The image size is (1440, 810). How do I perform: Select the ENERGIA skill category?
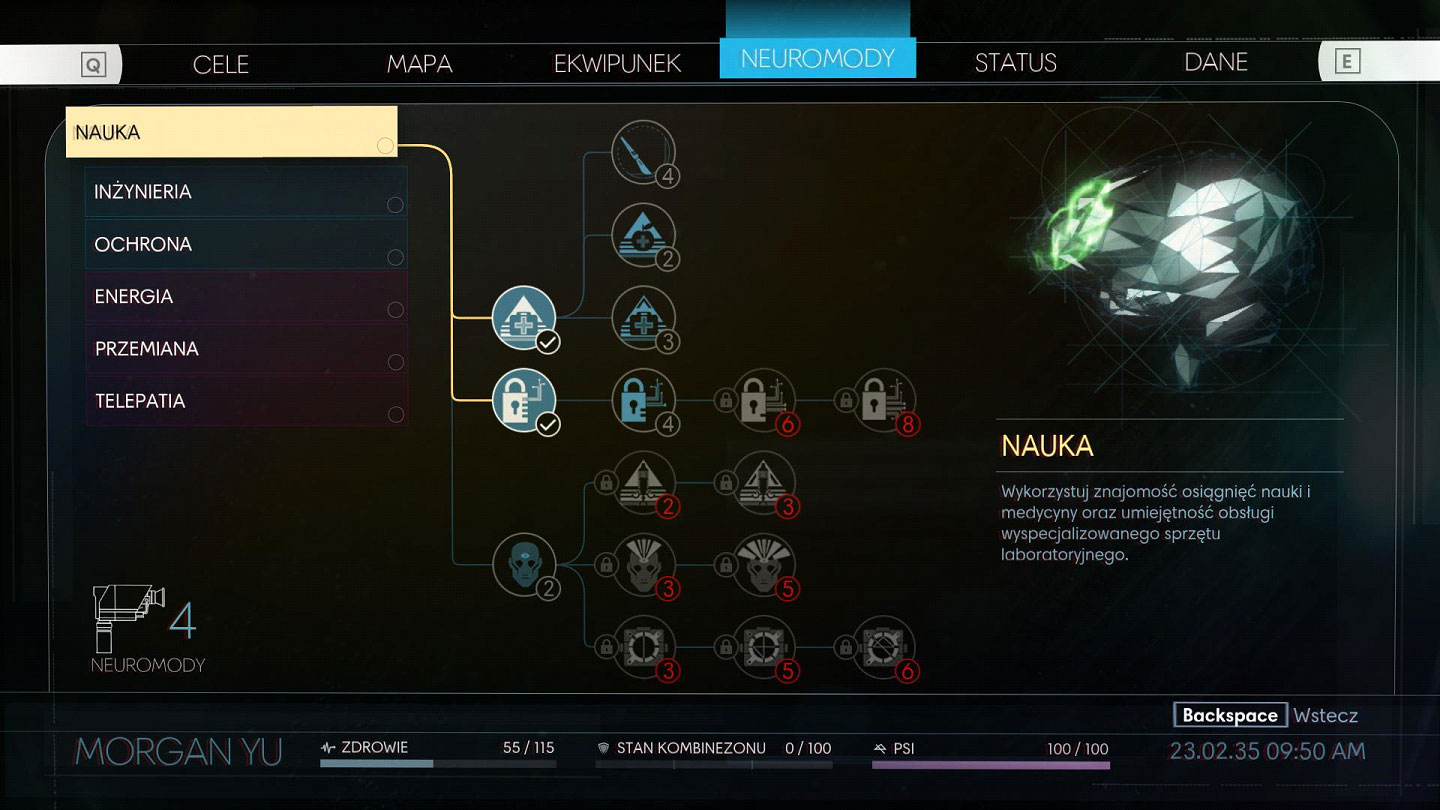tap(245, 297)
